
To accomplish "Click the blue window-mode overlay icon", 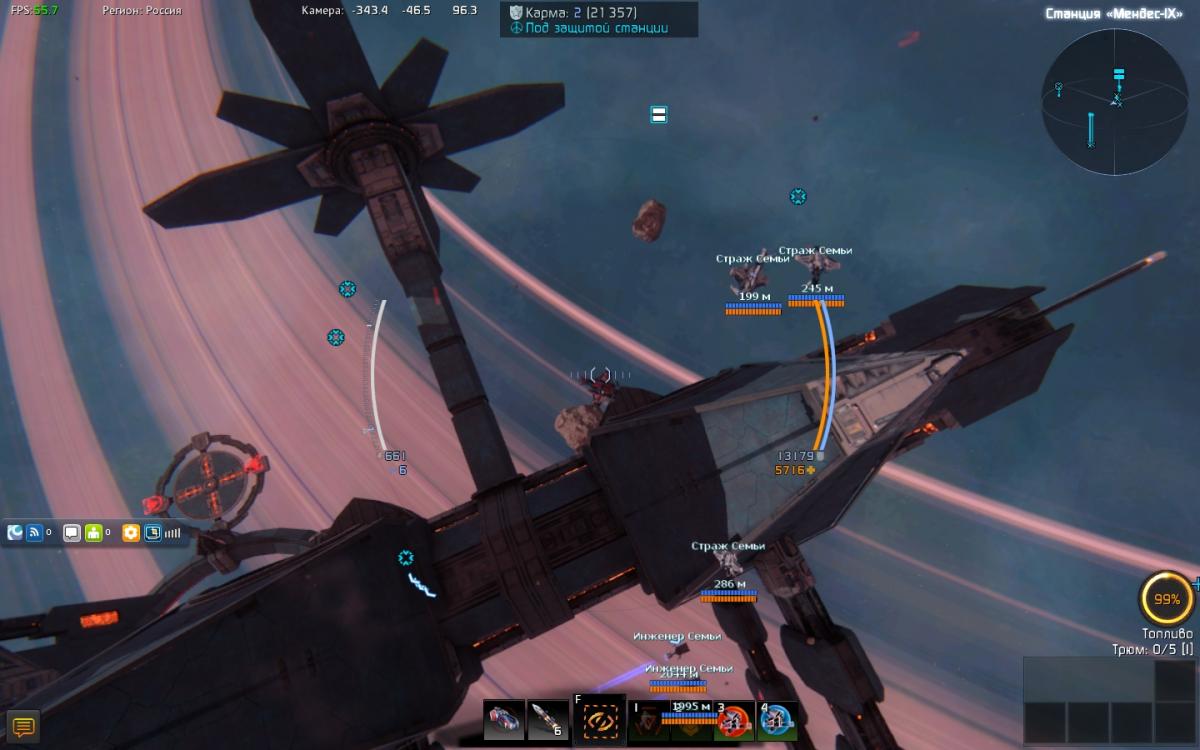I will pos(153,533).
